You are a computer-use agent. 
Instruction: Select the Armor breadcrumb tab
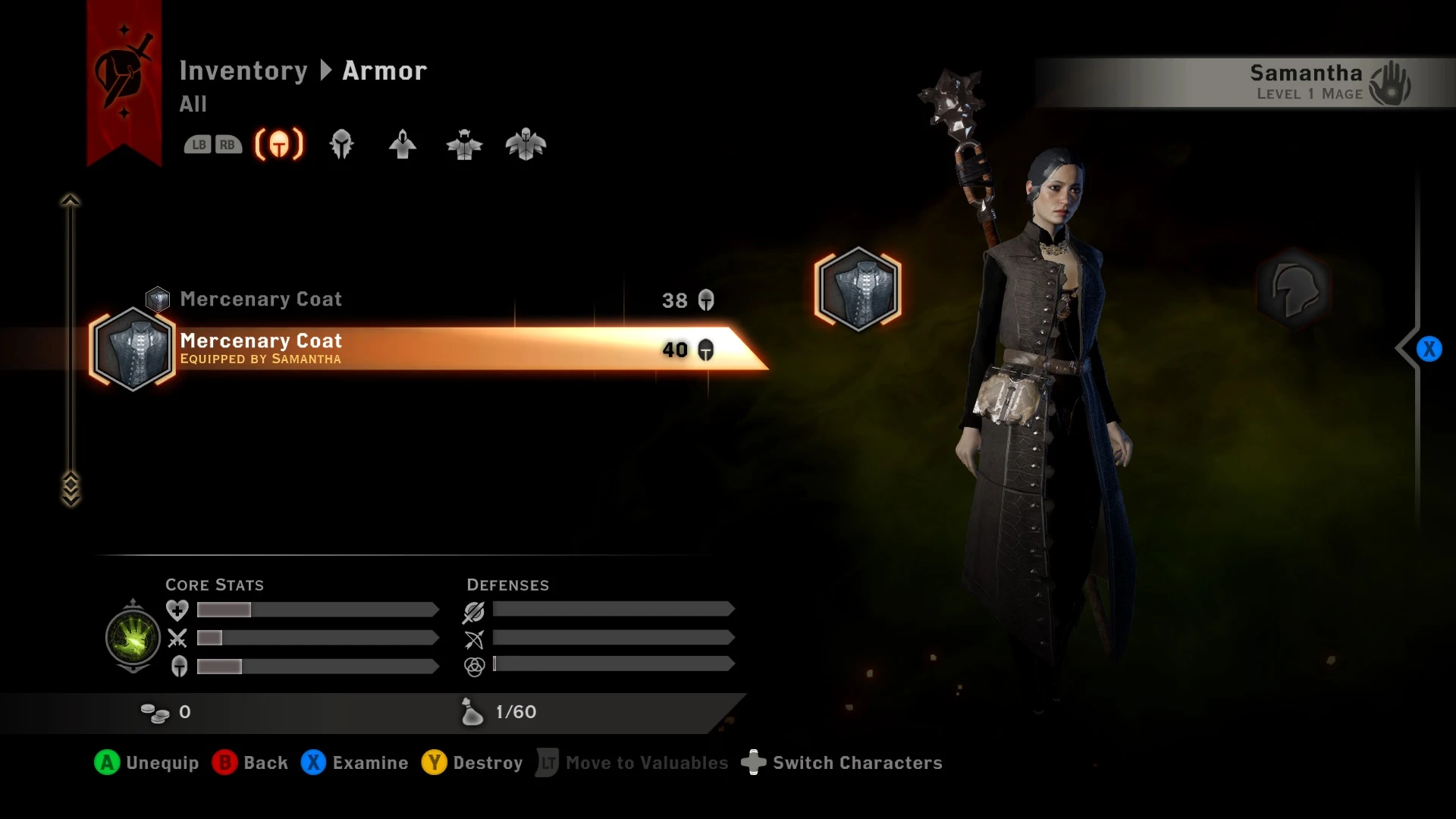[383, 71]
